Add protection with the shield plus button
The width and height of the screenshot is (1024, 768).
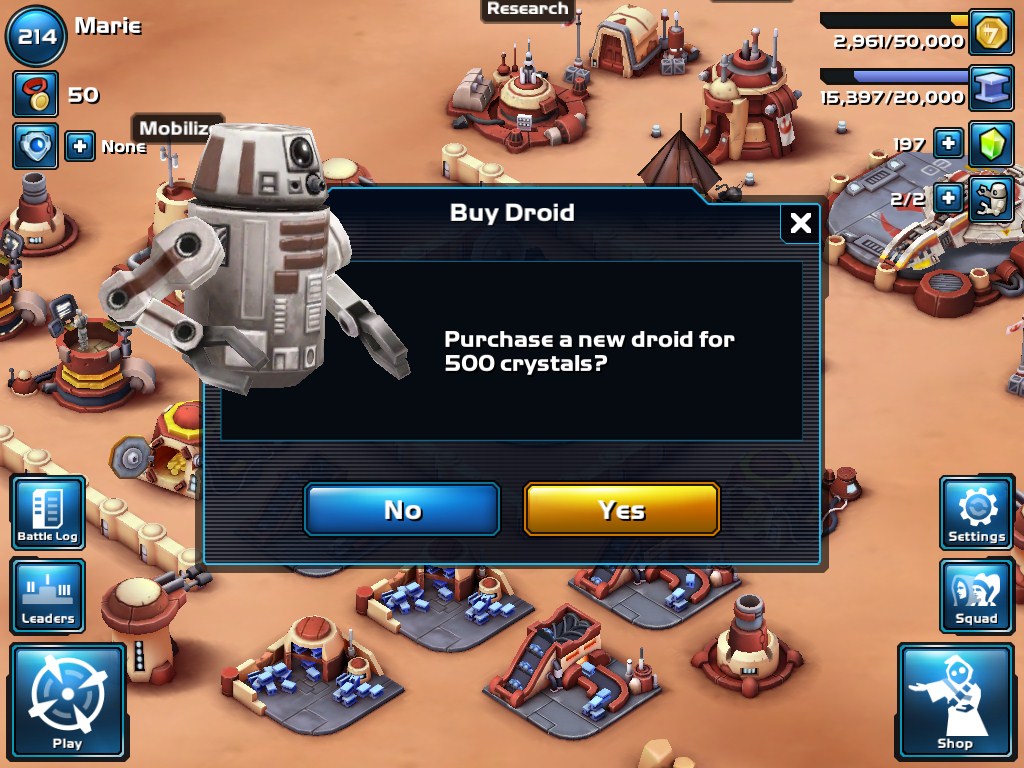80,146
